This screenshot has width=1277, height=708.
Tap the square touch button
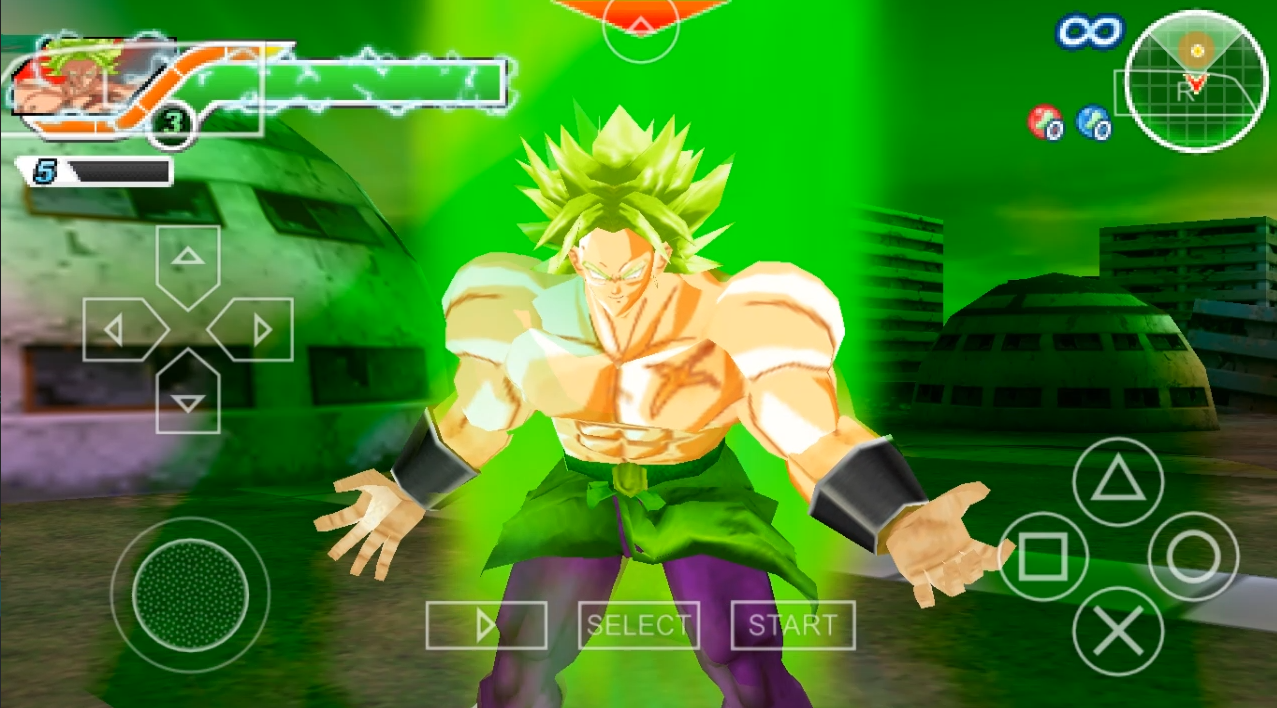tap(1043, 558)
